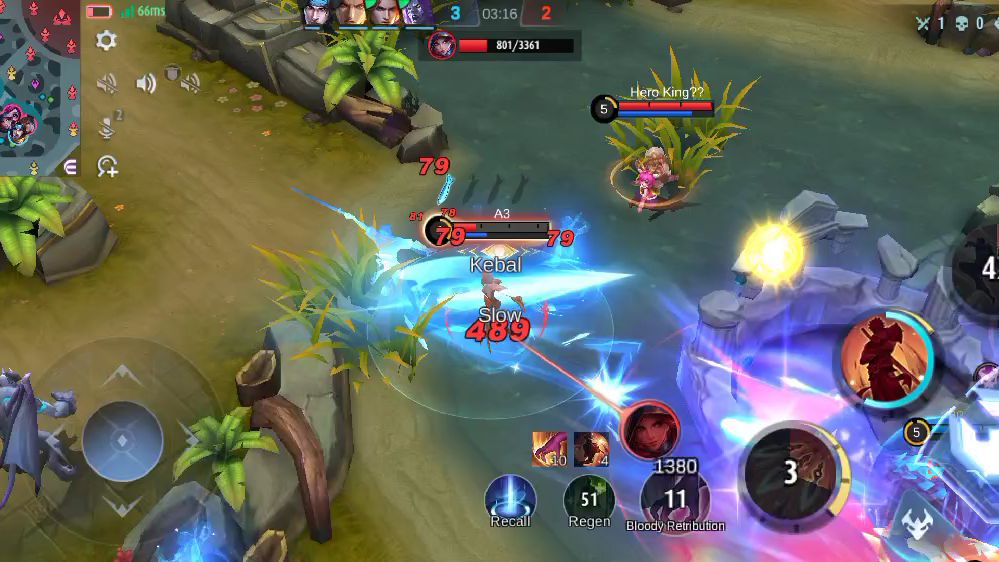999x562 pixels.
Task: Activate the Recall spell
Action: 510,499
